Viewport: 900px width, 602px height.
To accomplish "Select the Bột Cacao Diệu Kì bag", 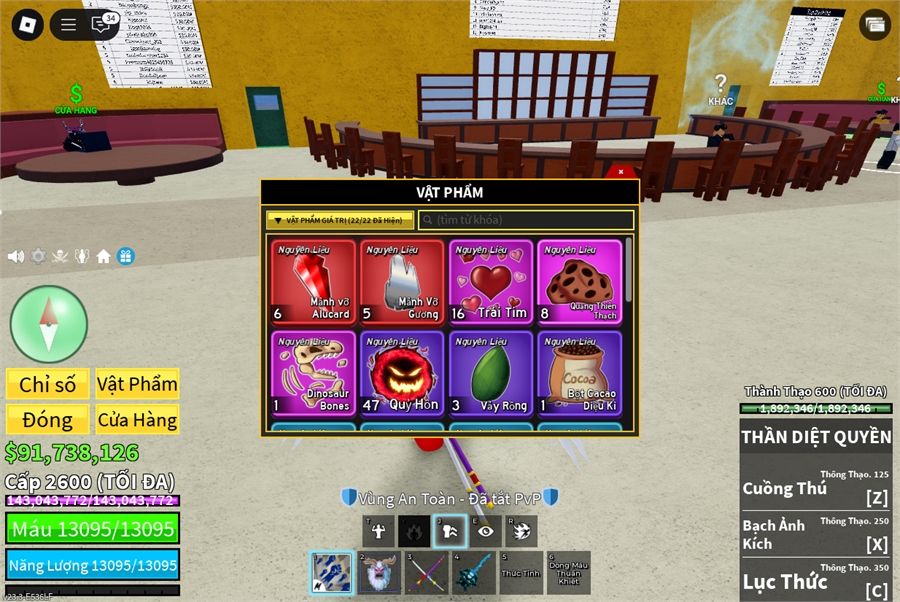I will [x=579, y=373].
